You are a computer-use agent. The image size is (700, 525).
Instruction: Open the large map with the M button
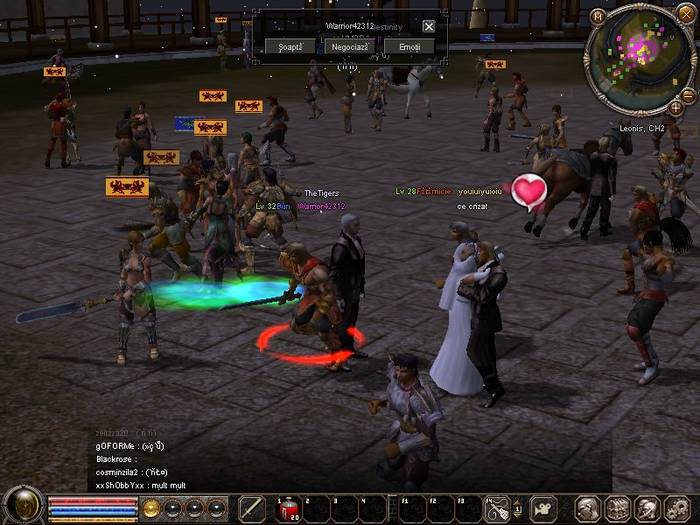[598, 16]
